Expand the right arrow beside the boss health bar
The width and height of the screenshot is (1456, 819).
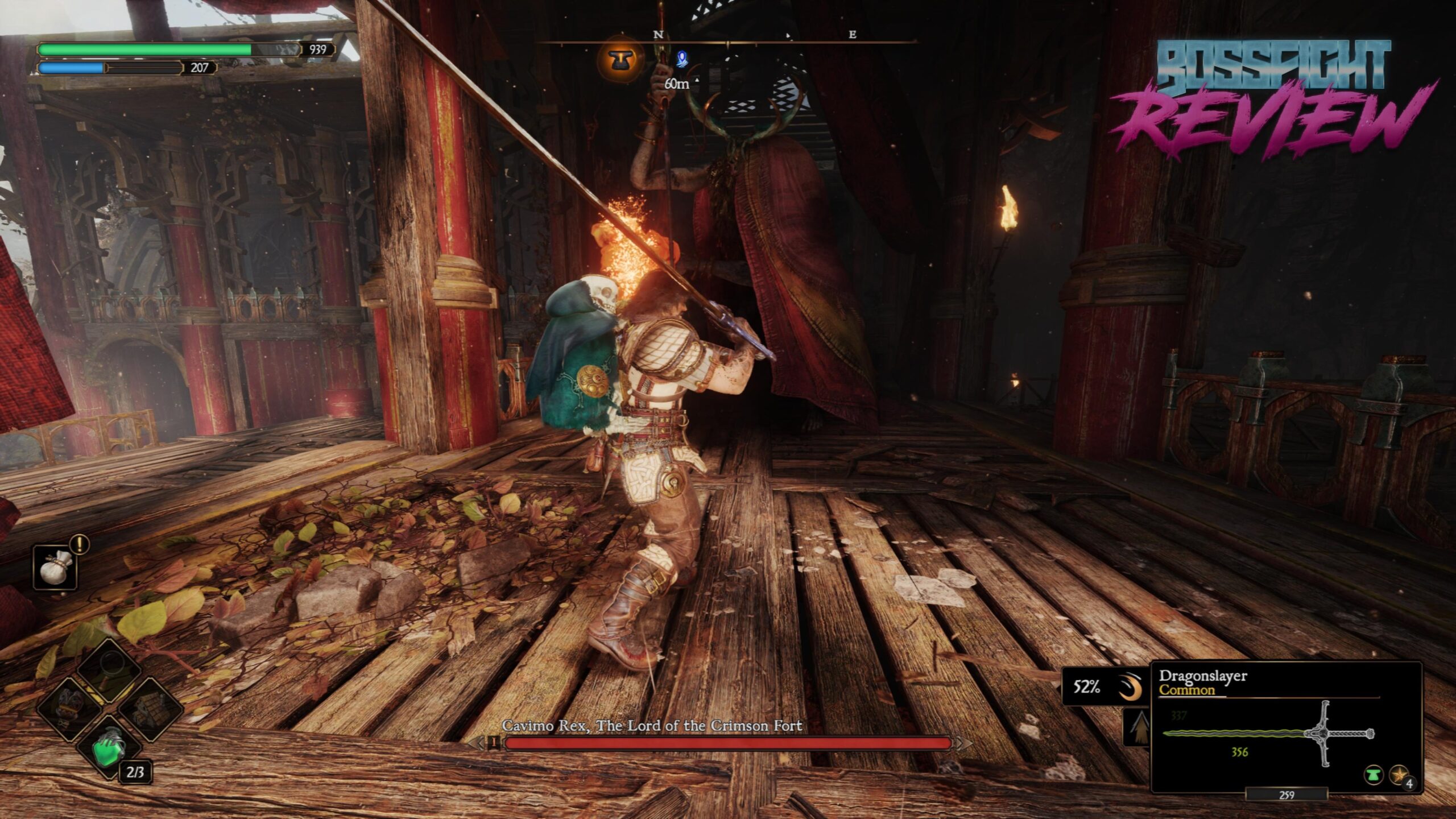click(x=962, y=744)
